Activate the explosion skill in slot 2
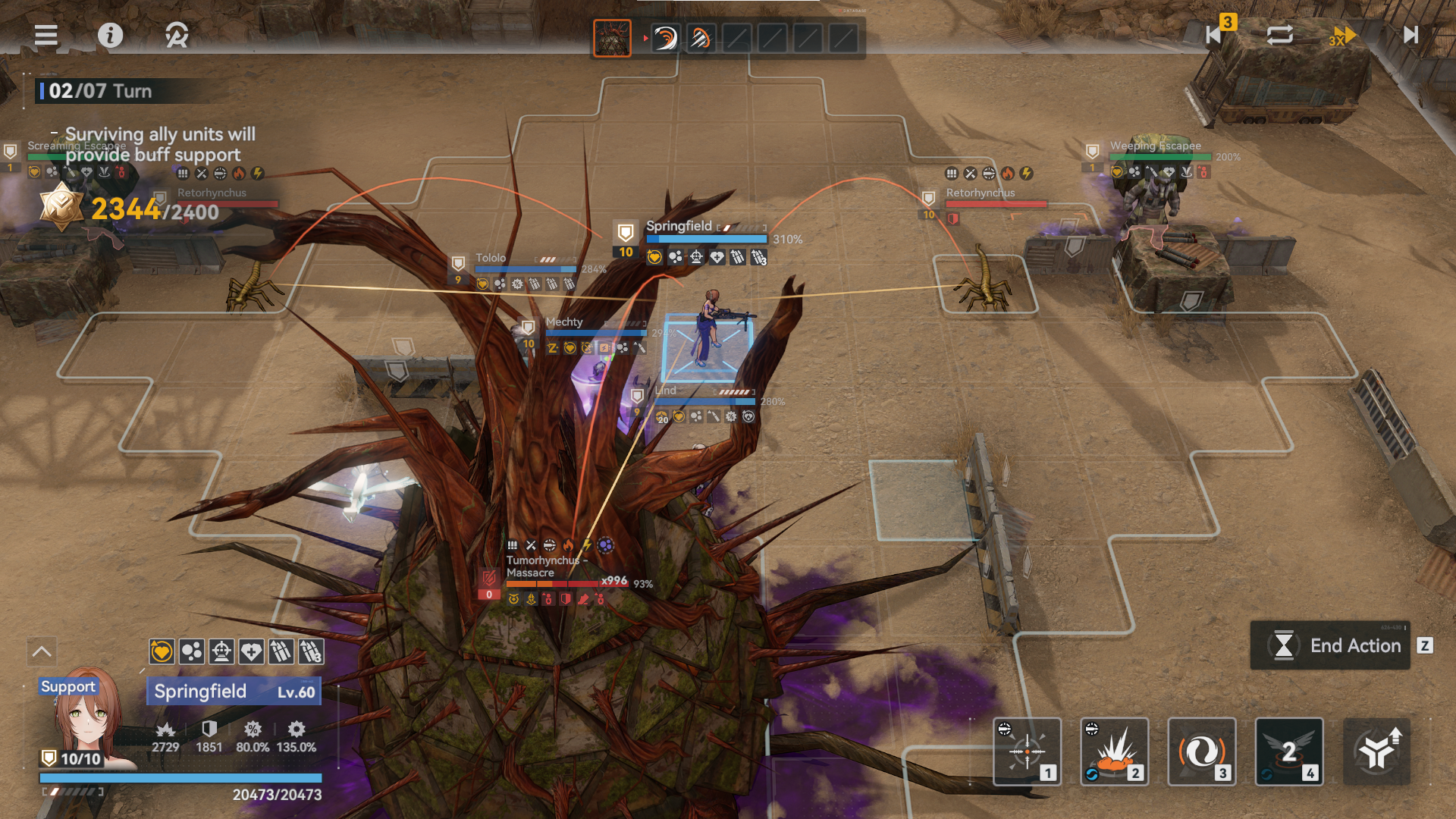Image resolution: width=1456 pixels, height=819 pixels. pos(1115,752)
